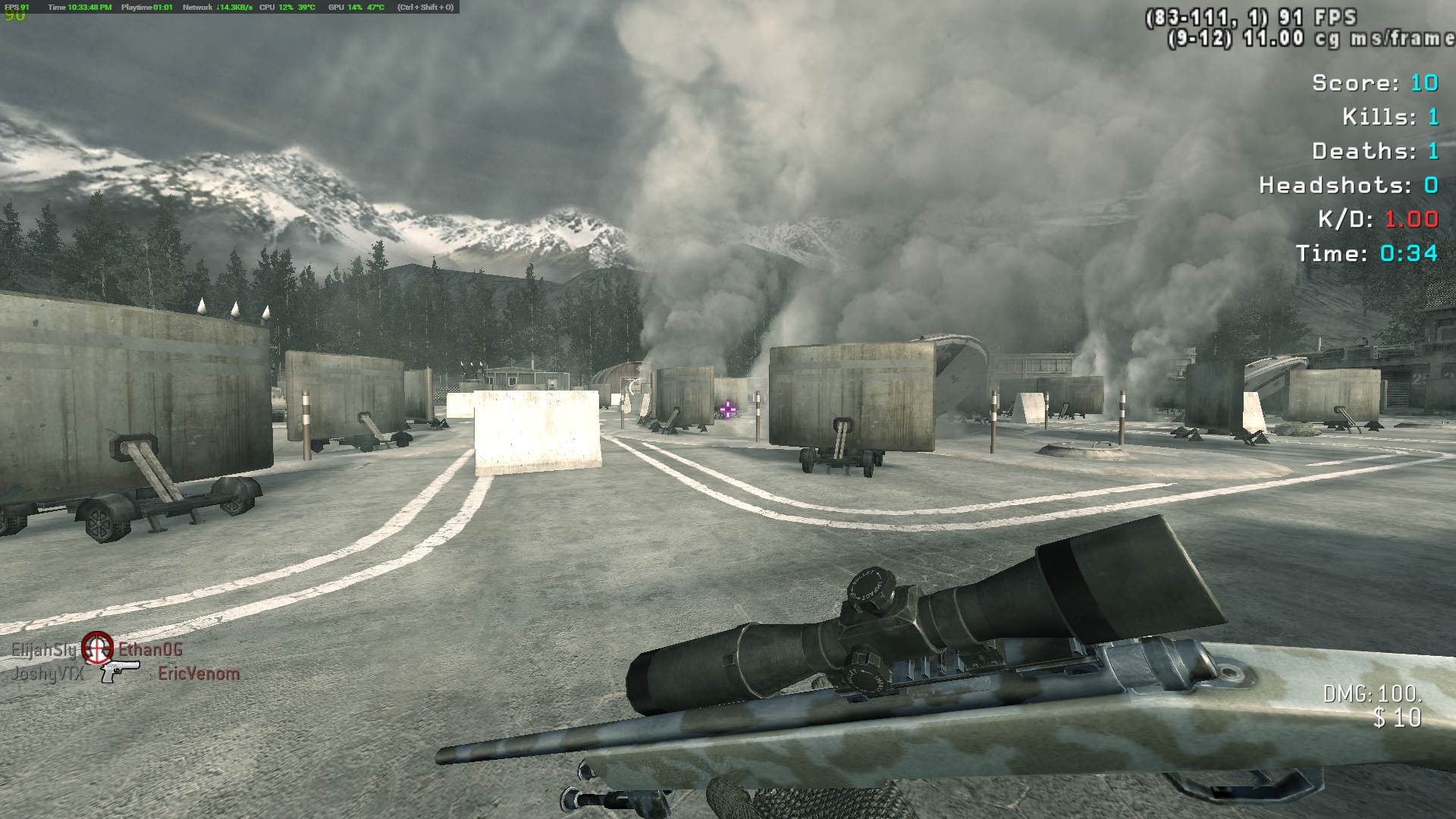The image size is (1456, 819).
Task: Select the EthanOG name in the kill feed
Action: click(x=150, y=649)
